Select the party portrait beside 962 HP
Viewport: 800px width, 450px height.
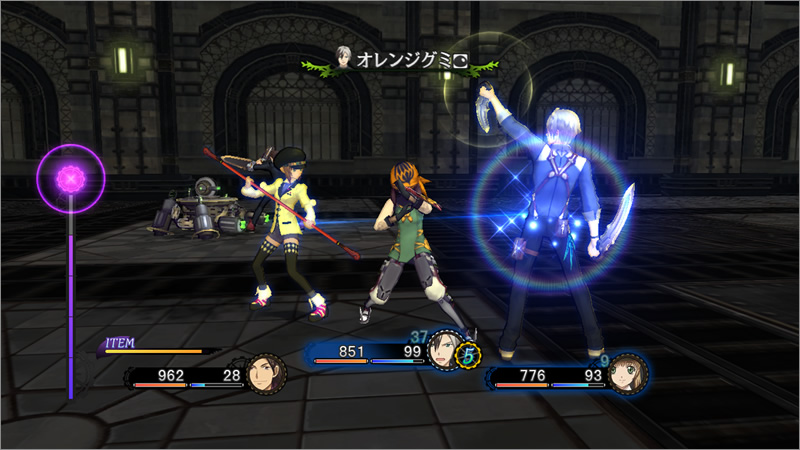pos(265,374)
